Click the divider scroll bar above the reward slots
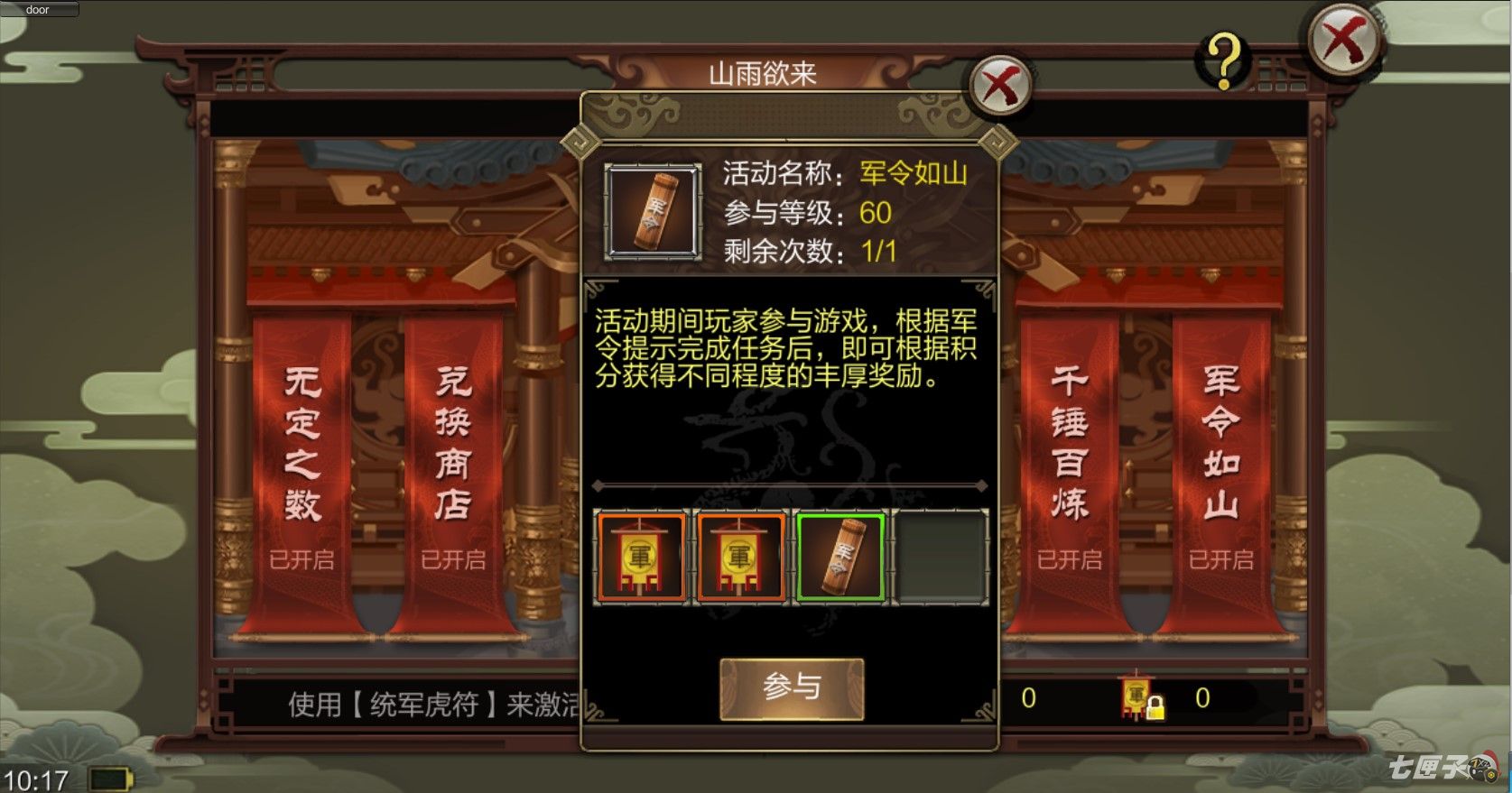1512x793 pixels. 791,485
